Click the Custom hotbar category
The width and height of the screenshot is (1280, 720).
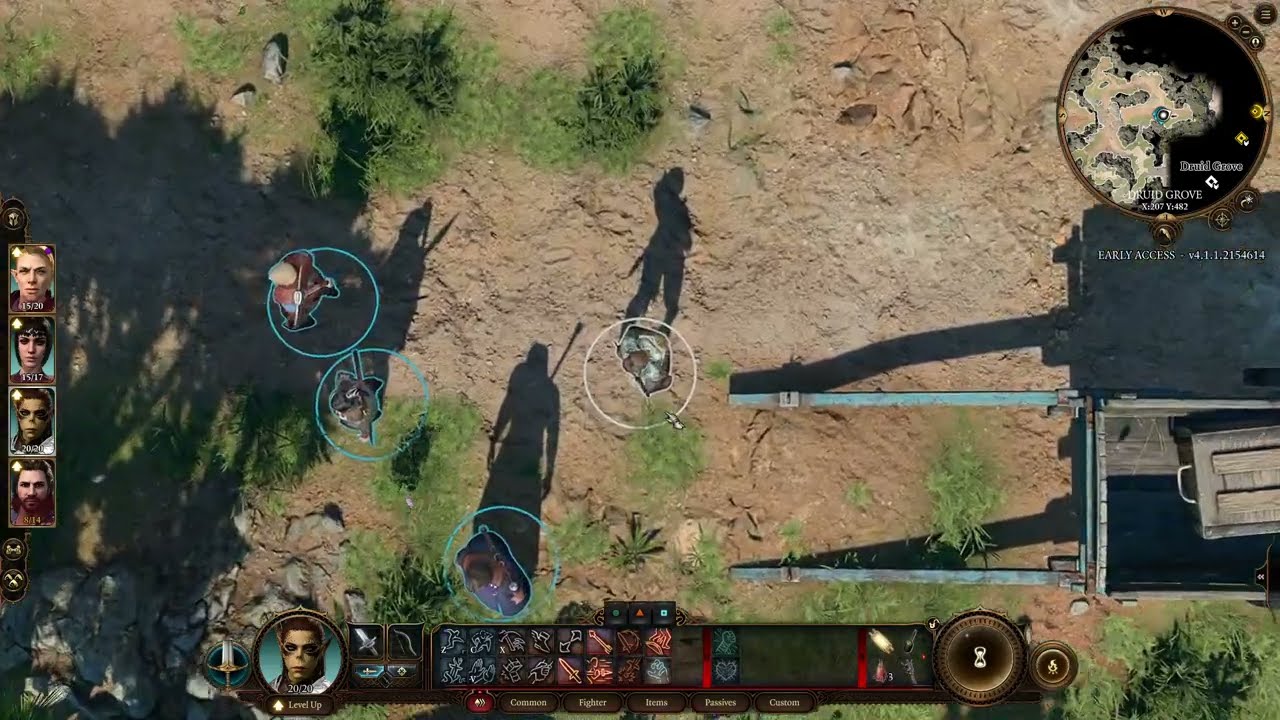[785, 703]
